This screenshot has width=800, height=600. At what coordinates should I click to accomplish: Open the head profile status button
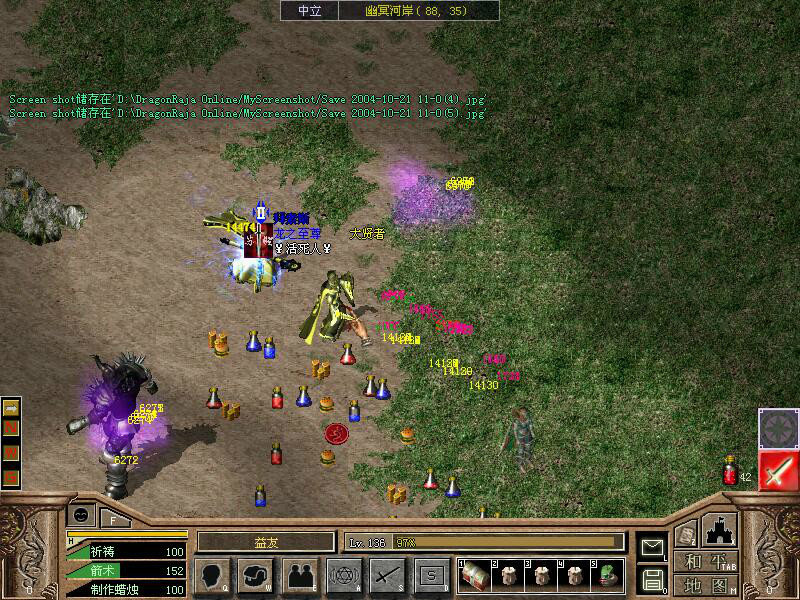(212, 574)
